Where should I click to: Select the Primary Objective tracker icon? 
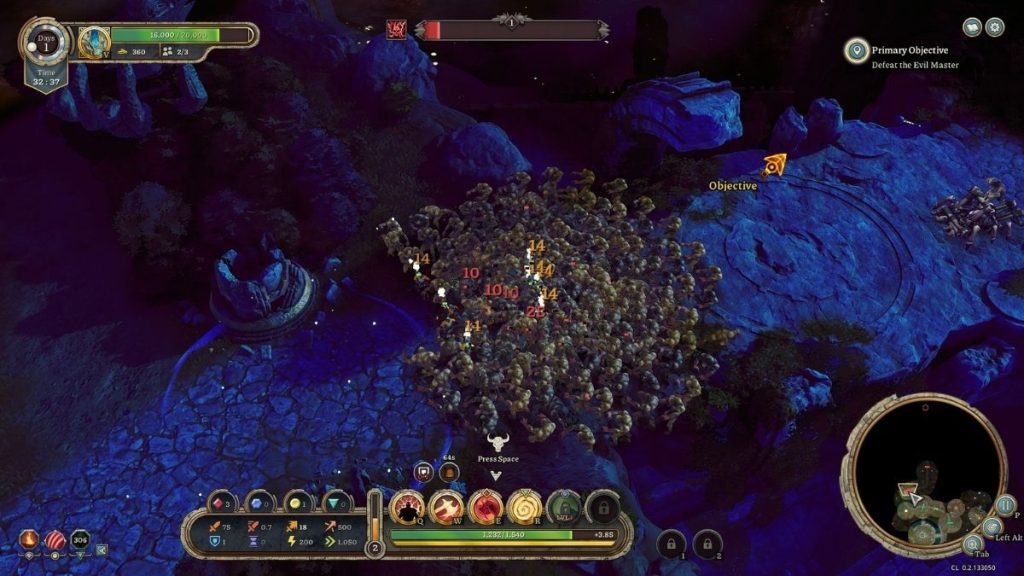[856, 50]
